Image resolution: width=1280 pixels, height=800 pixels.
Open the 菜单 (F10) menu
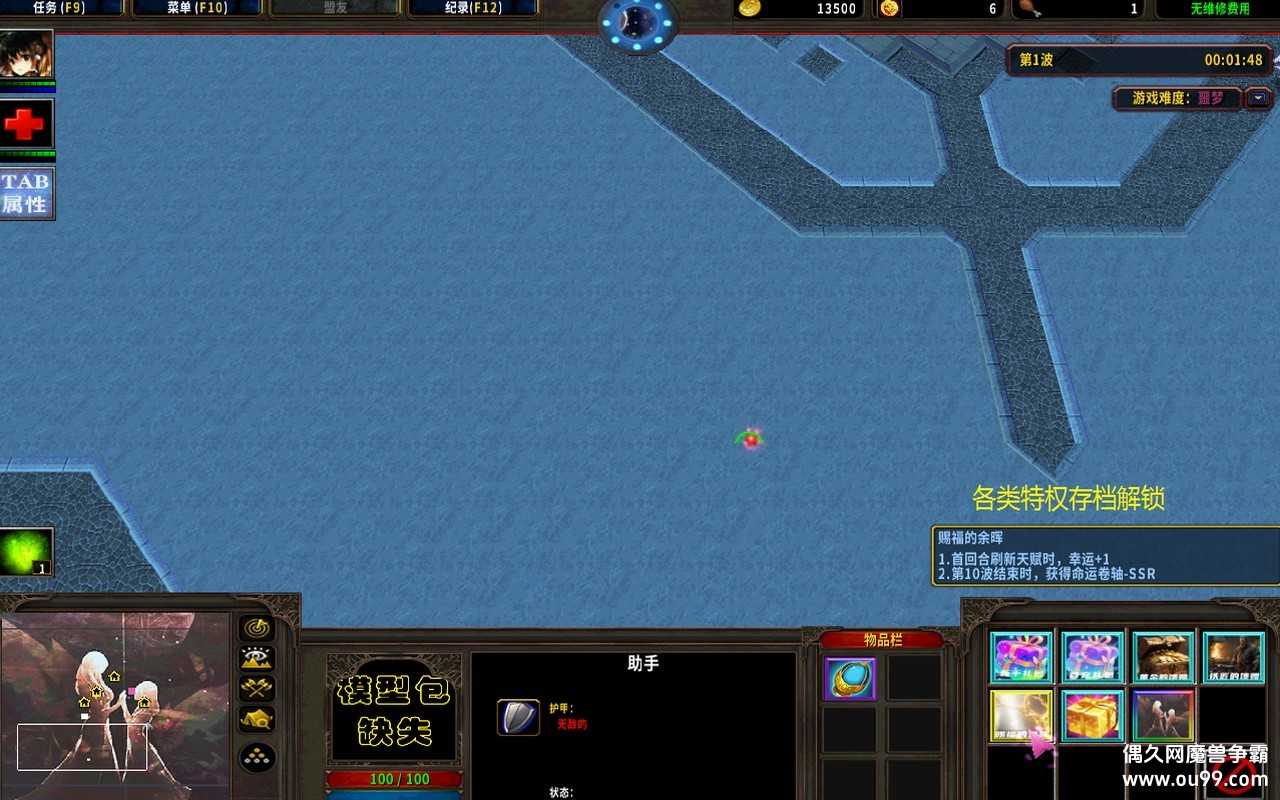click(x=196, y=7)
